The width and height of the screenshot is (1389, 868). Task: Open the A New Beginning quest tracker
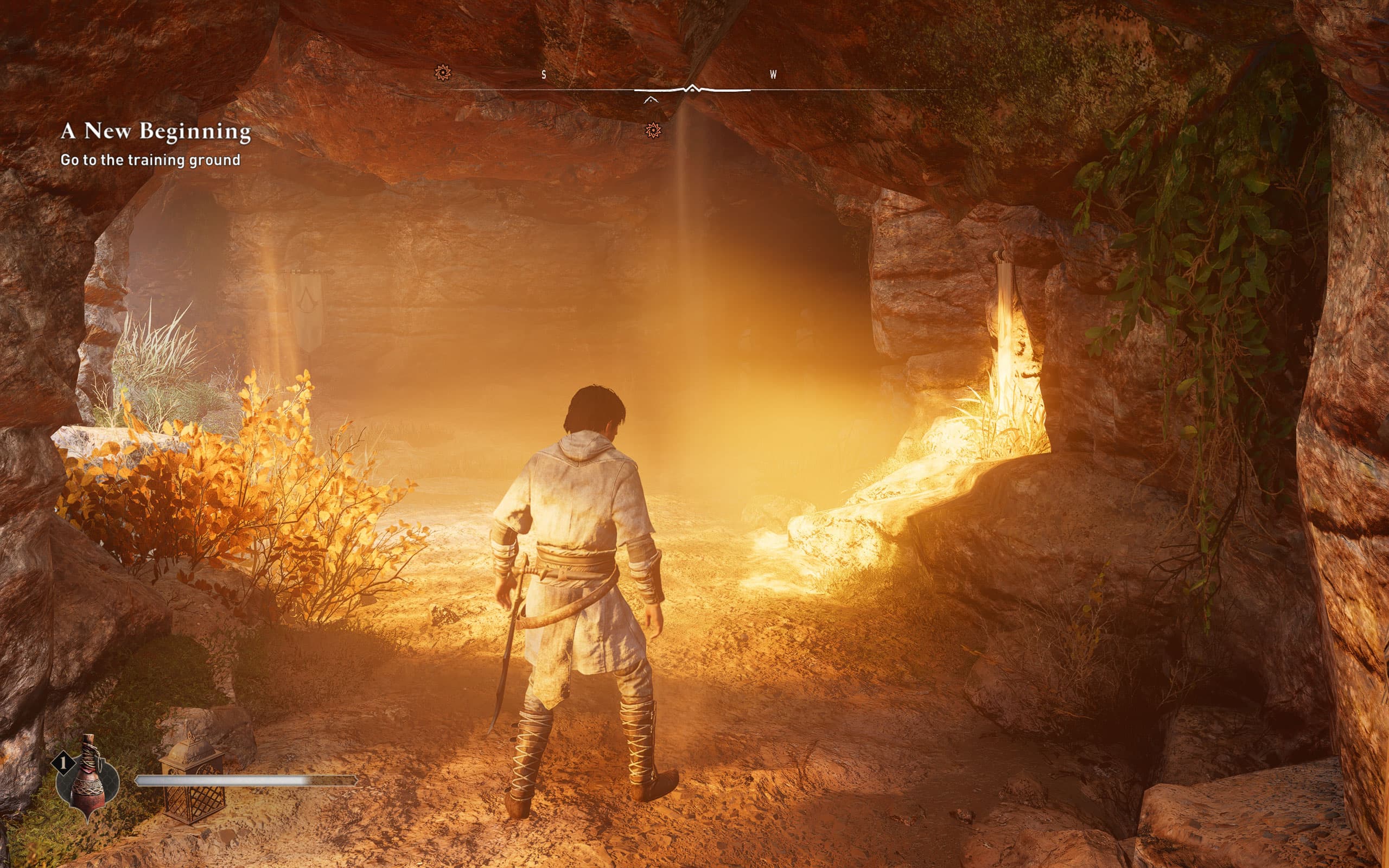(156, 131)
